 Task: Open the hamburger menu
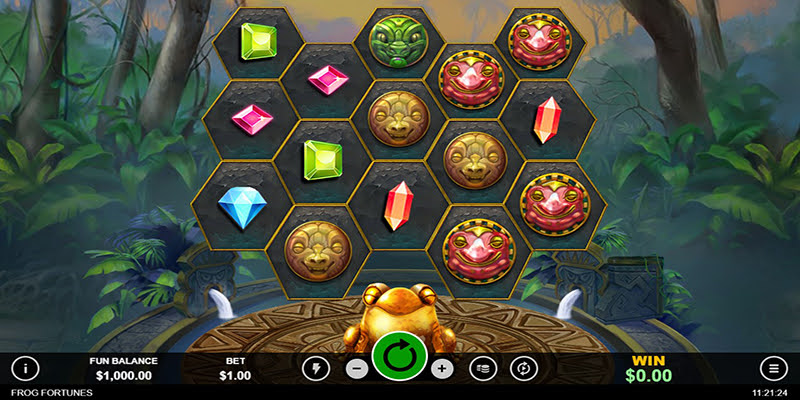pyautogui.click(x=773, y=367)
